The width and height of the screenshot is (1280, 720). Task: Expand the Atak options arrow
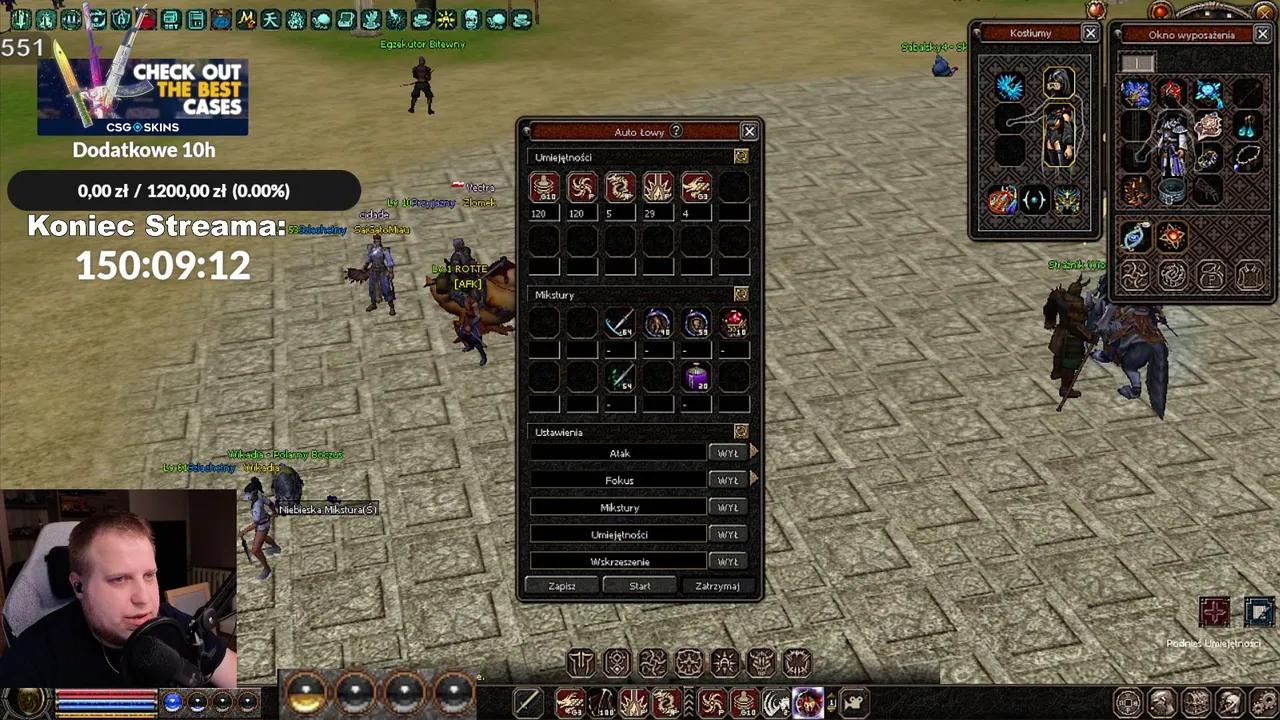pos(753,453)
